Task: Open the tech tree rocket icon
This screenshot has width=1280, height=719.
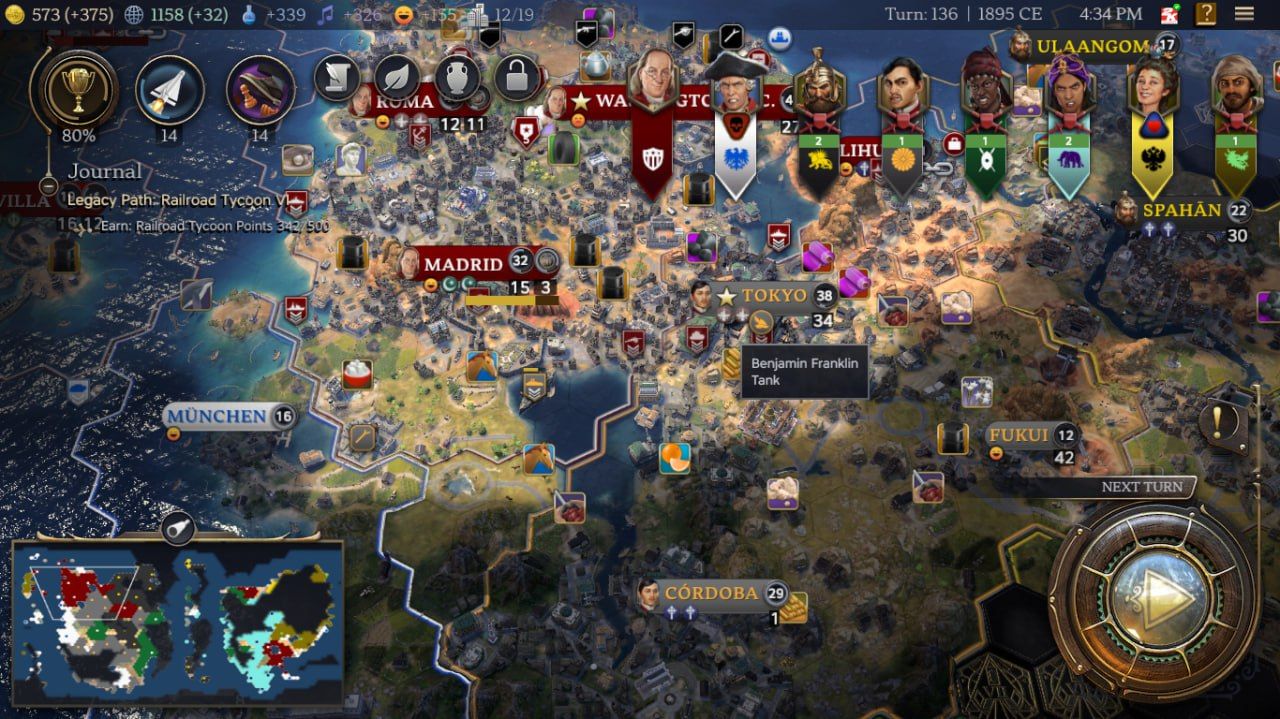Action: click(169, 90)
